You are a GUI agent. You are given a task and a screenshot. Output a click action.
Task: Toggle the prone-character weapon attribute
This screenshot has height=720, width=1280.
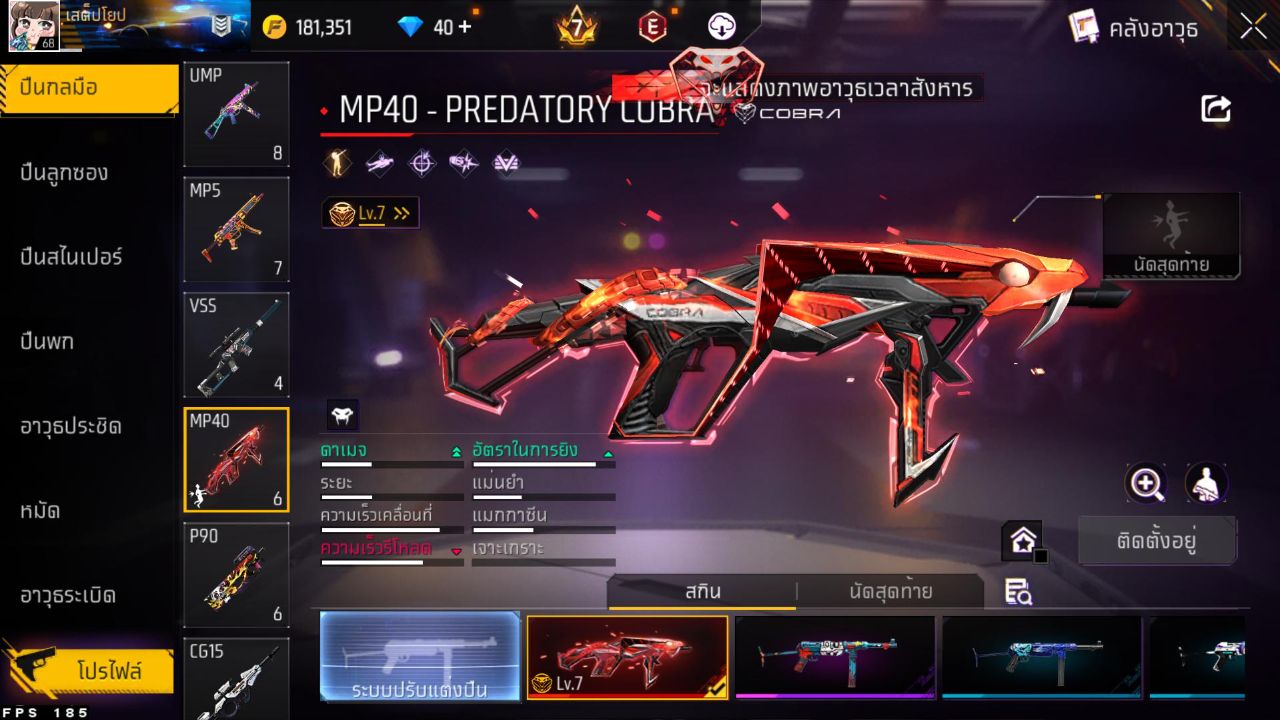tap(378, 163)
